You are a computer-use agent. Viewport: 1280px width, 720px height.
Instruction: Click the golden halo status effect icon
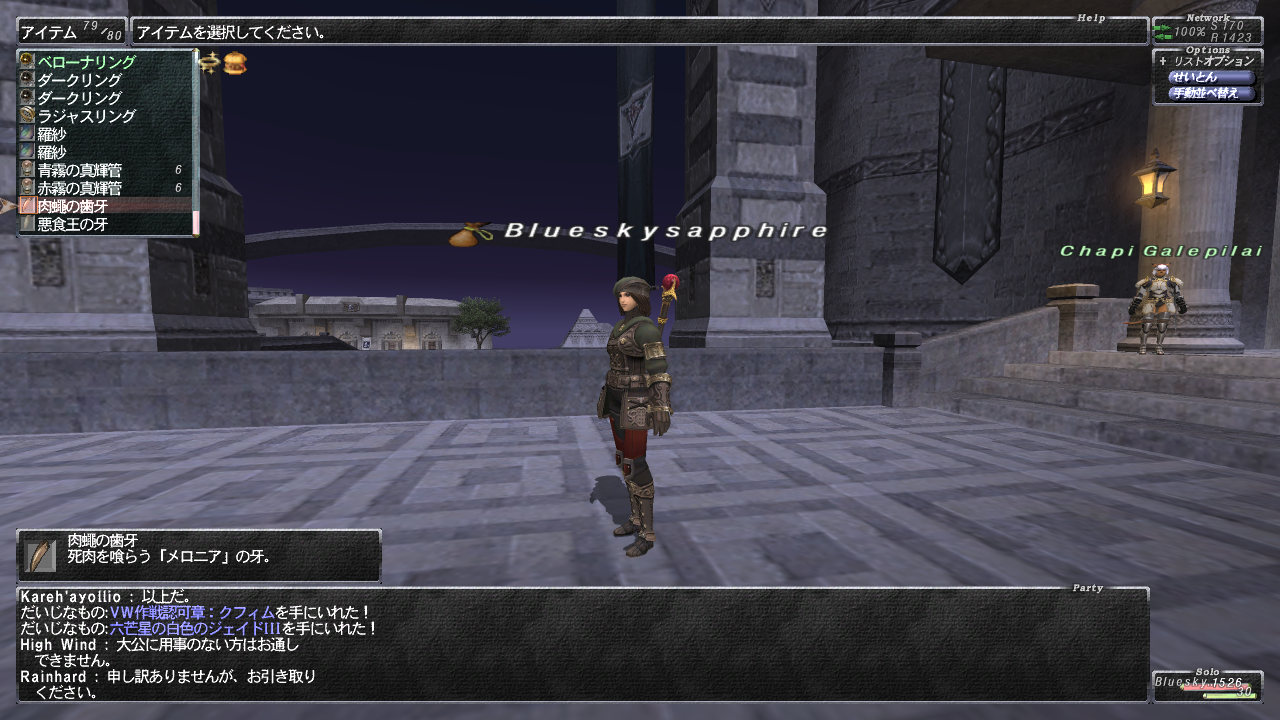click(x=209, y=63)
